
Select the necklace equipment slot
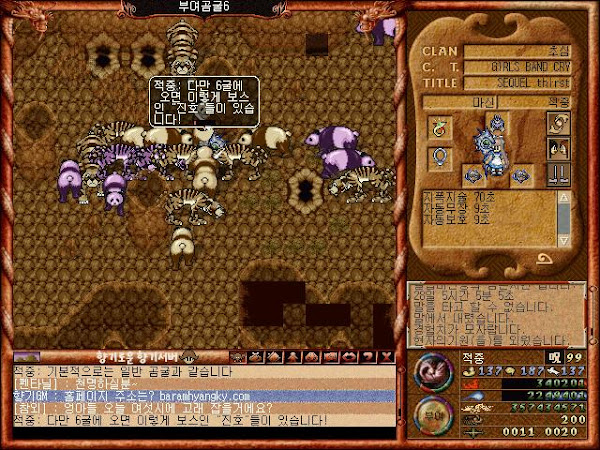(x=438, y=157)
